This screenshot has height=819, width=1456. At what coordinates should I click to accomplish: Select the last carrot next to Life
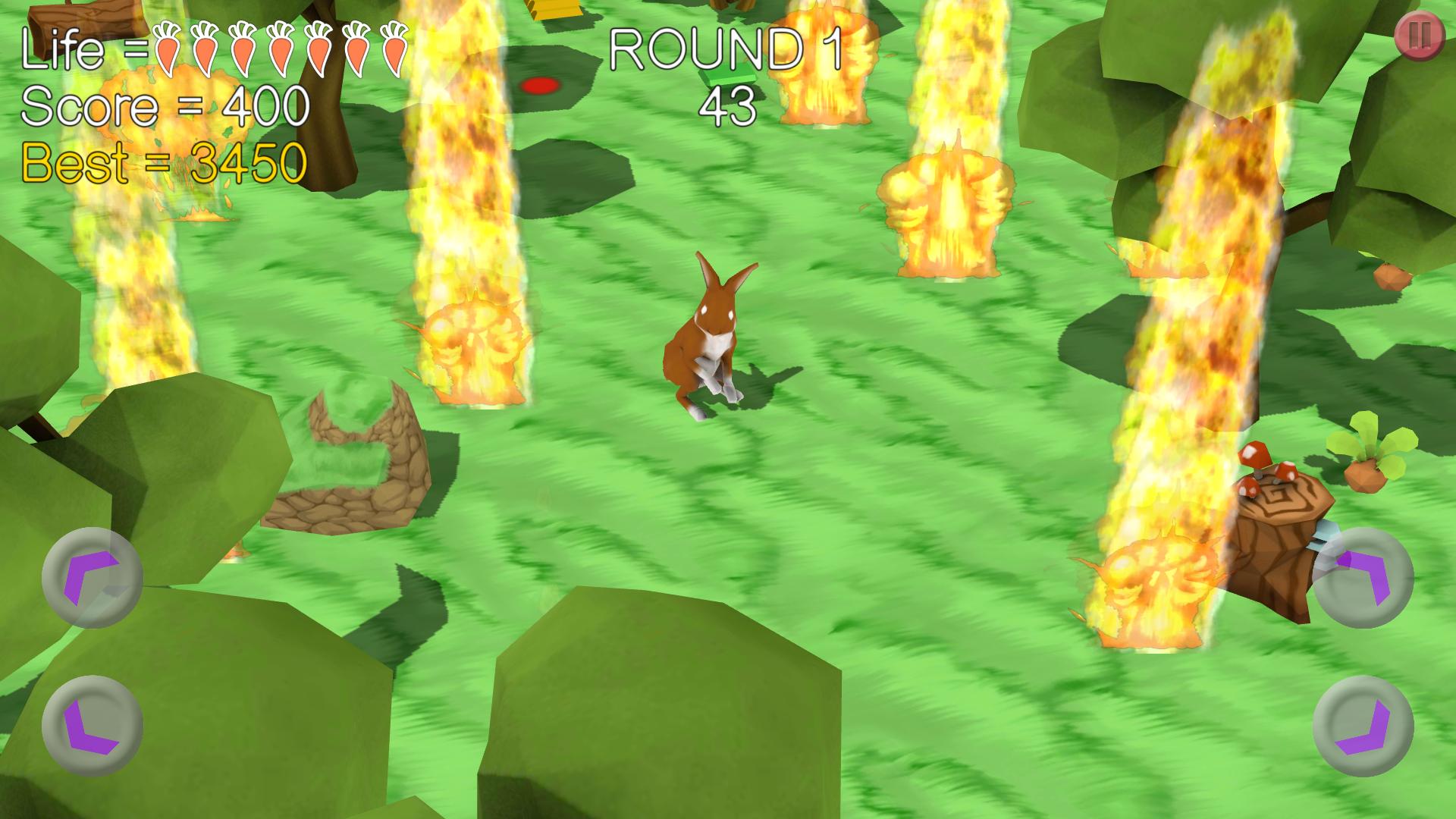click(x=393, y=49)
